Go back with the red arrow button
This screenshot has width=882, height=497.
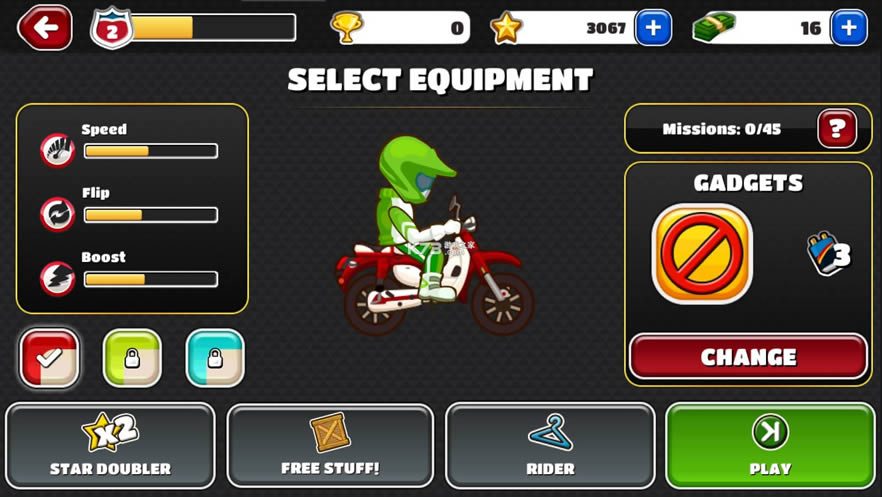point(45,28)
